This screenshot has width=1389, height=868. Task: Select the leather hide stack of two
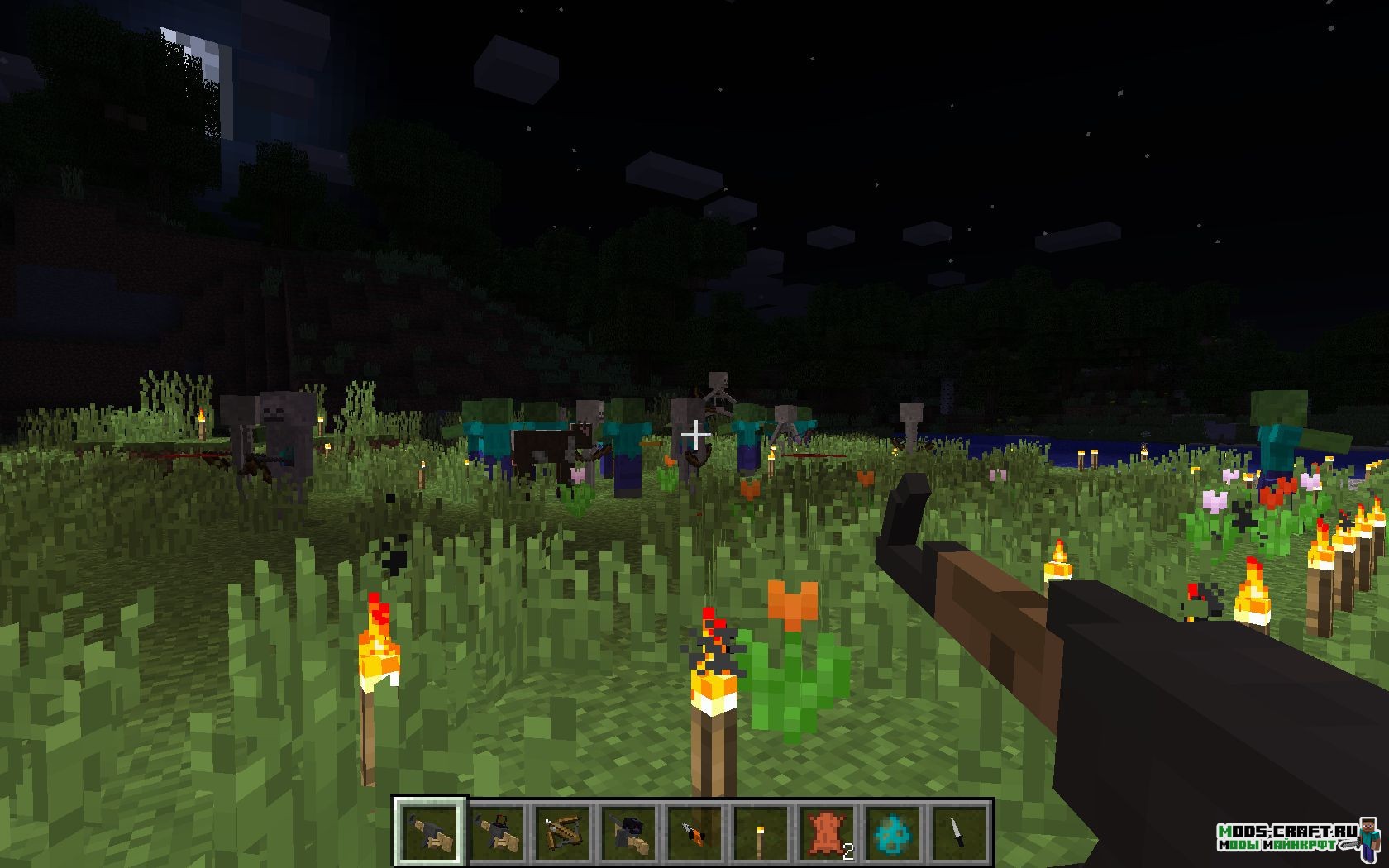[828, 830]
